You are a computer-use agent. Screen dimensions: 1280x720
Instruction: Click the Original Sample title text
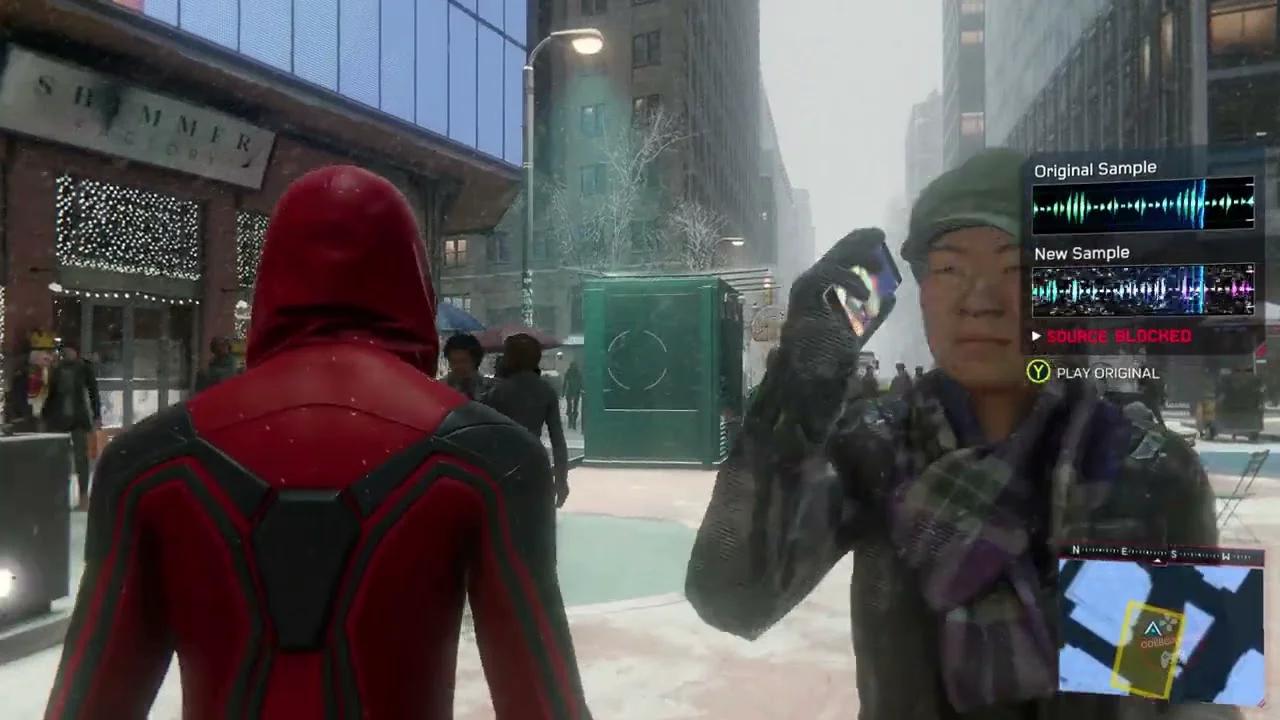pos(1094,168)
